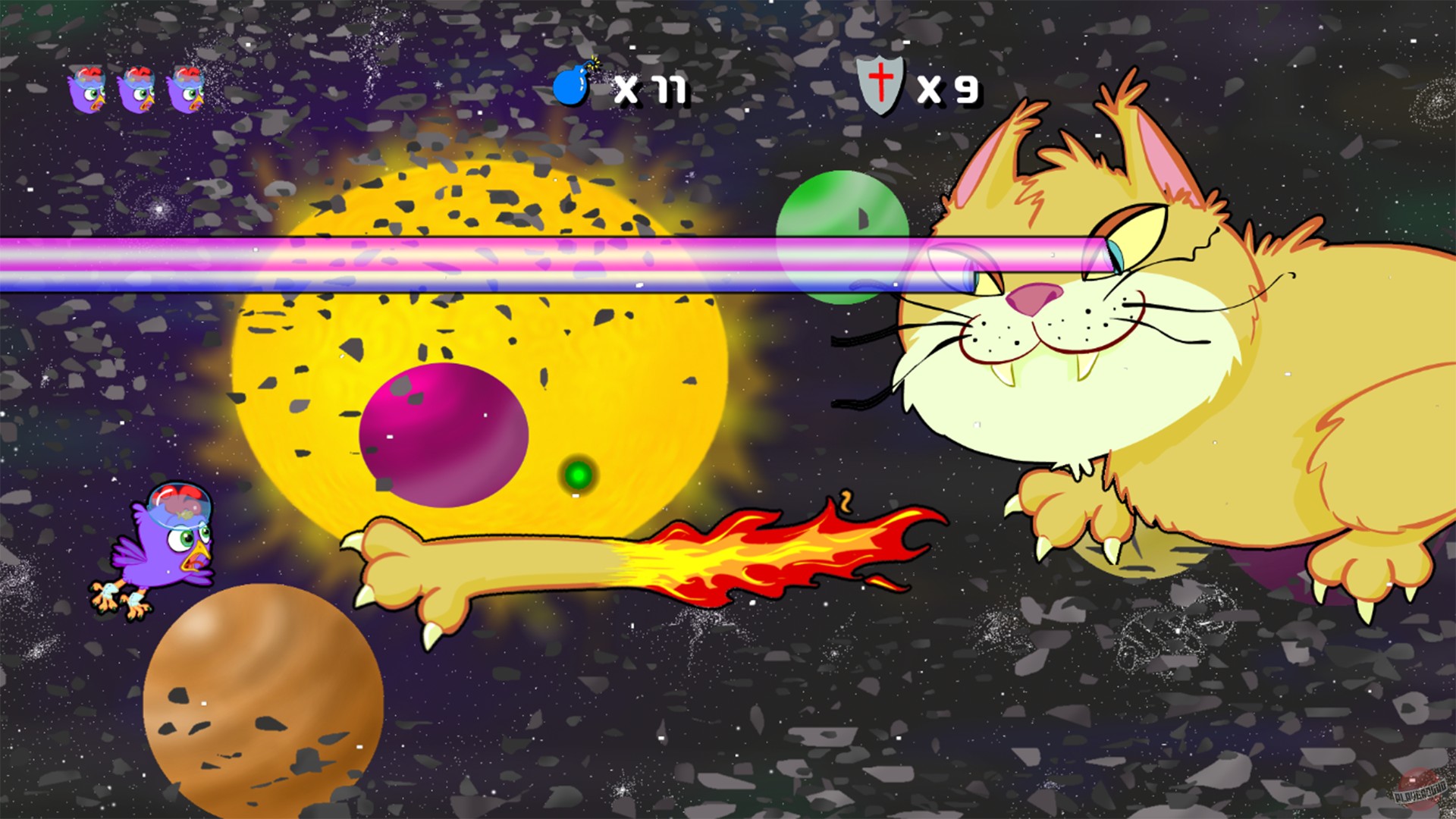The width and height of the screenshot is (1456, 819).
Task: Click the shield icon with red cross
Action: tap(878, 86)
